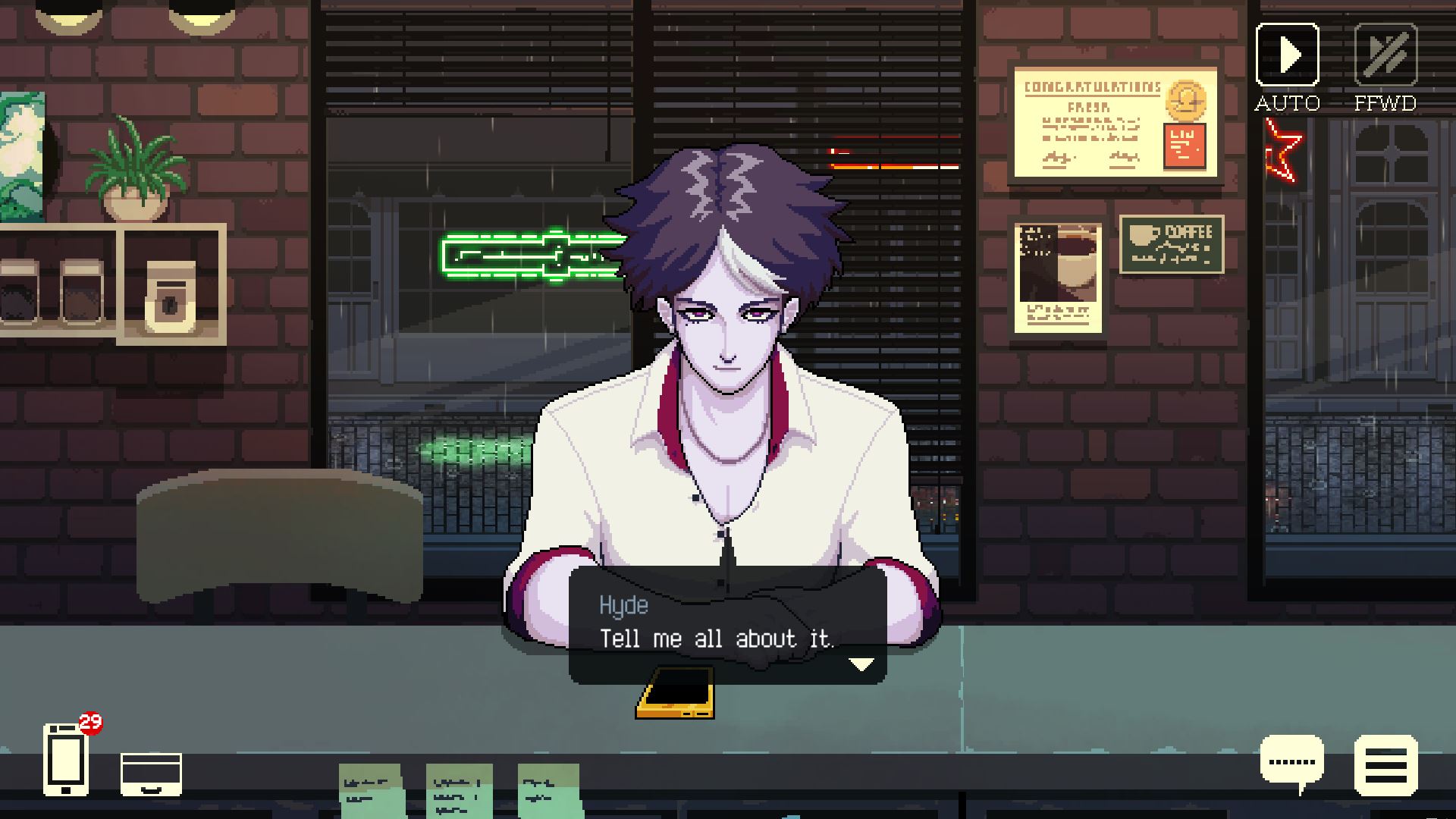Toggle AUTO dialogue playback

[1287, 55]
